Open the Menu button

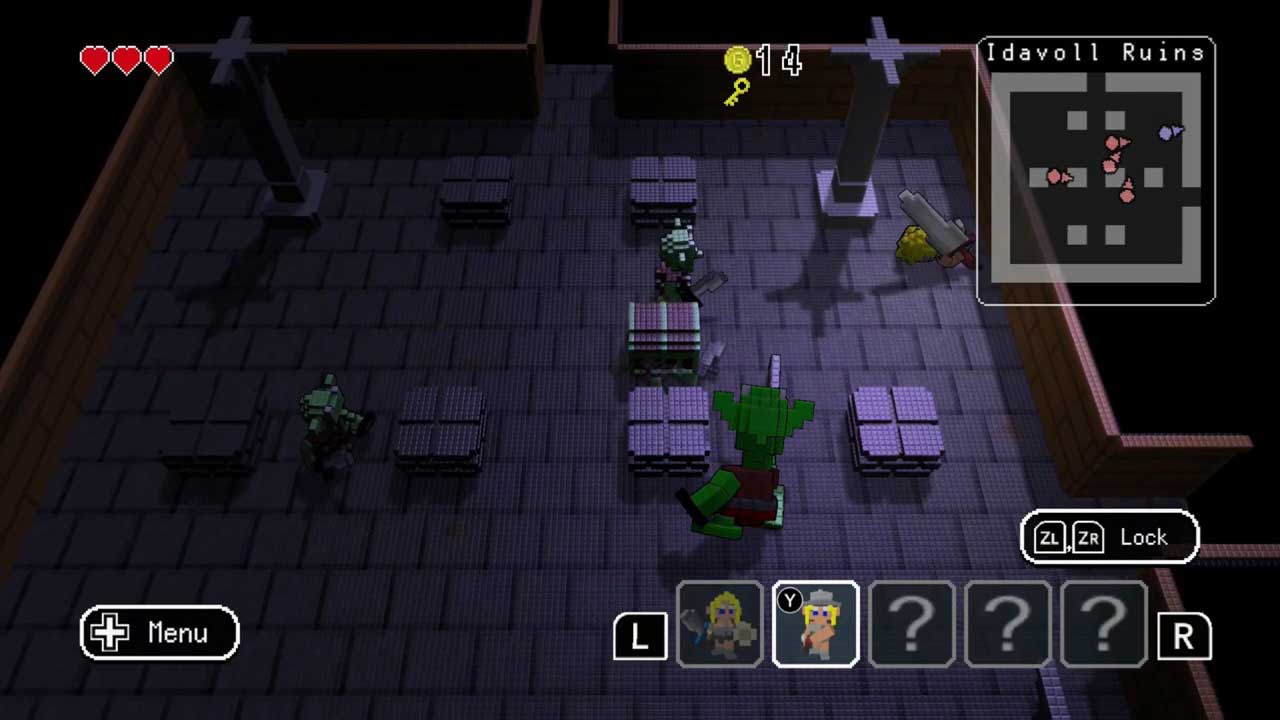coord(160,633)
